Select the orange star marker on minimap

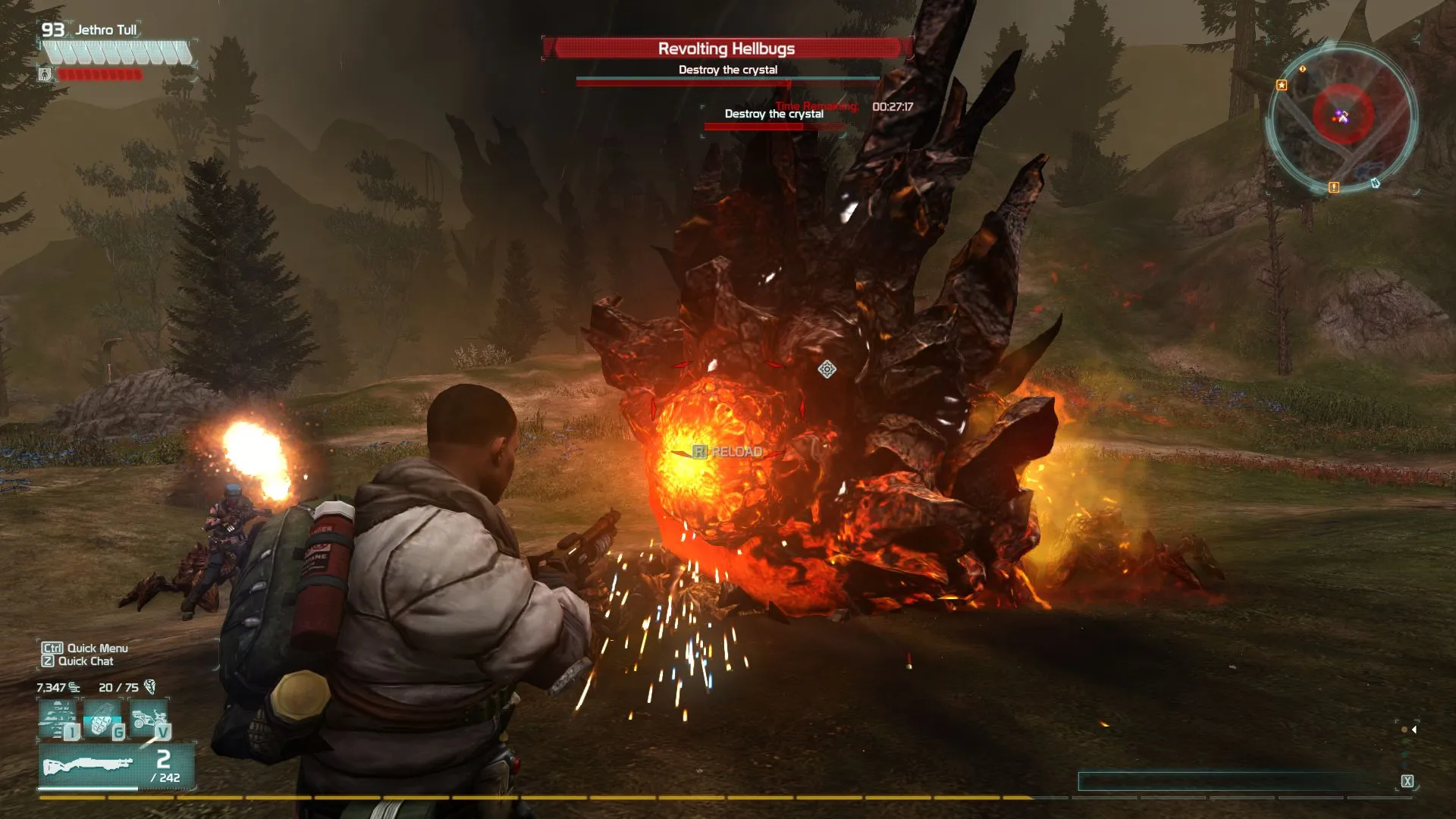1282,85
